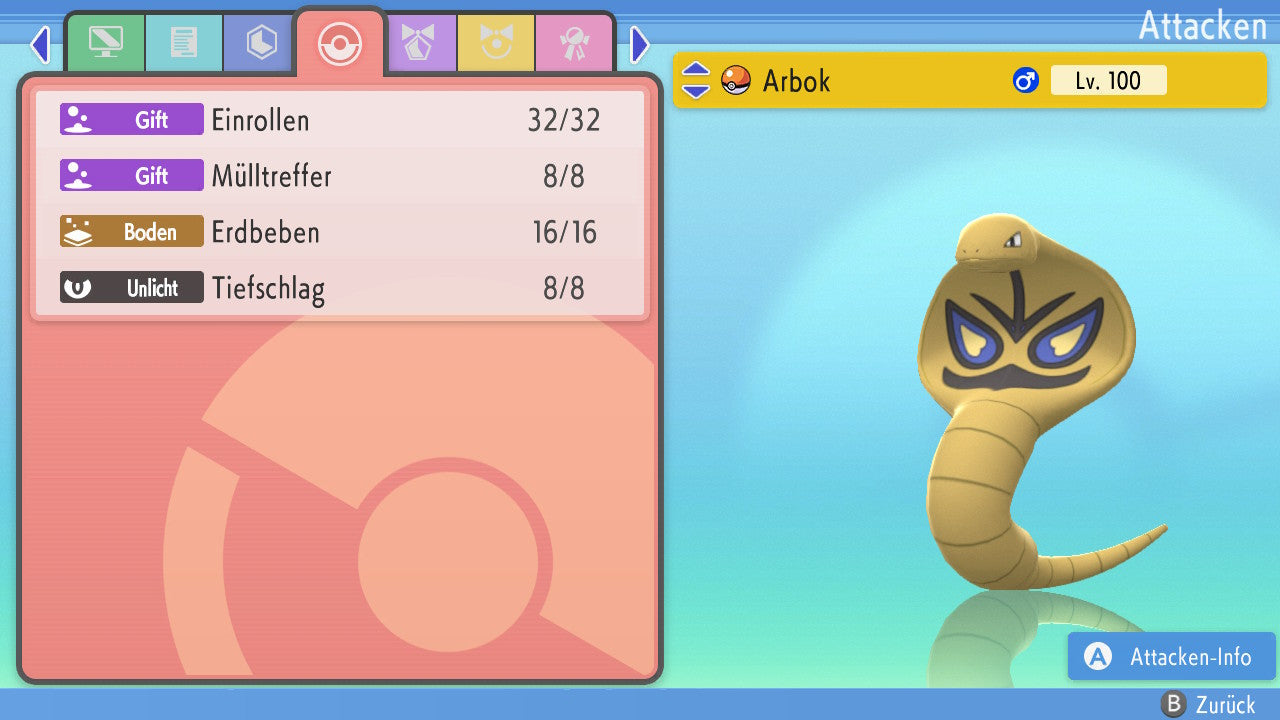Click the right arrow beside the tabs
Screen dimensions: 1280x720
click(640, 44)
